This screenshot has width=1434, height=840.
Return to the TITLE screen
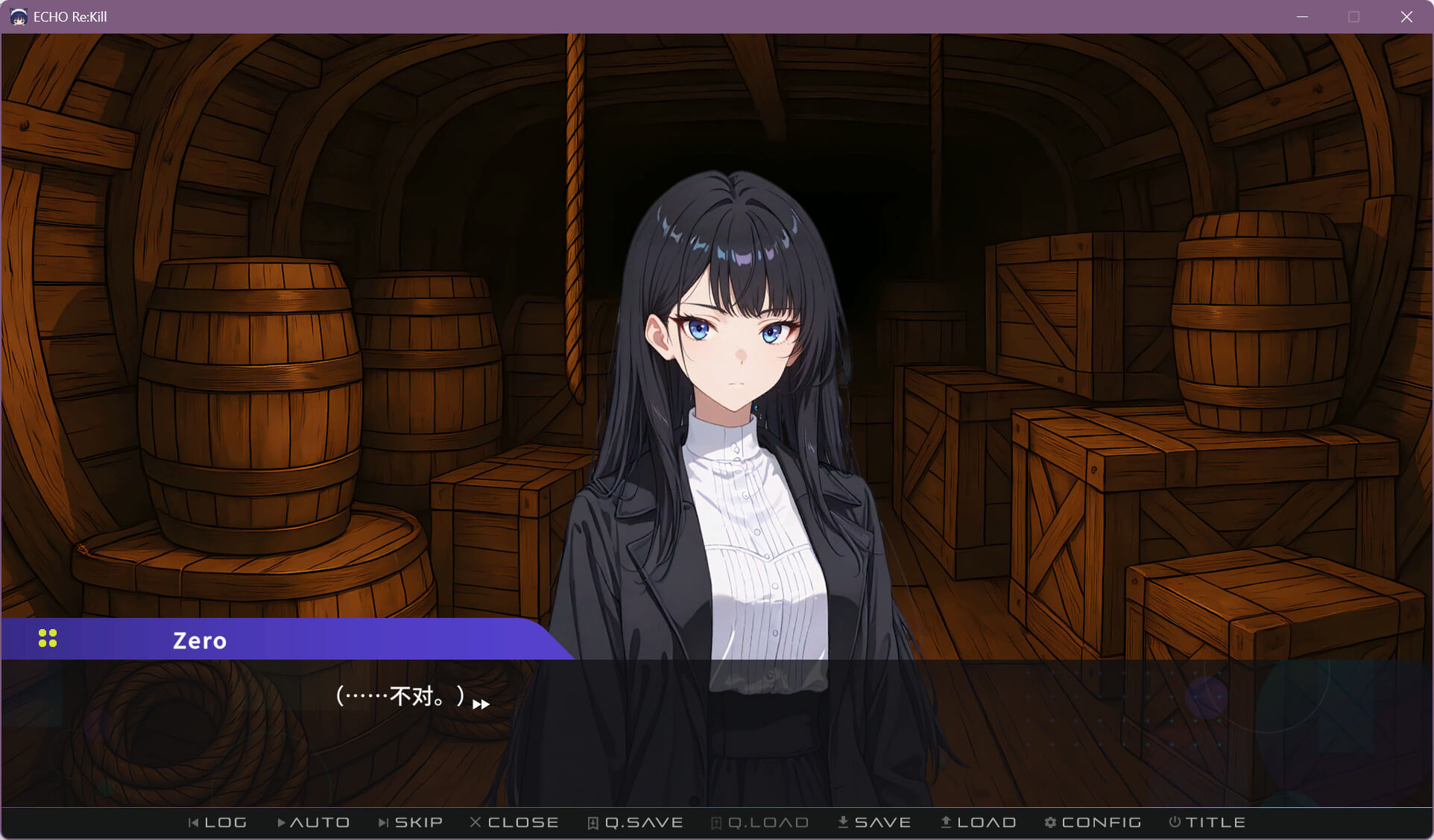[x=1207, y=822]
